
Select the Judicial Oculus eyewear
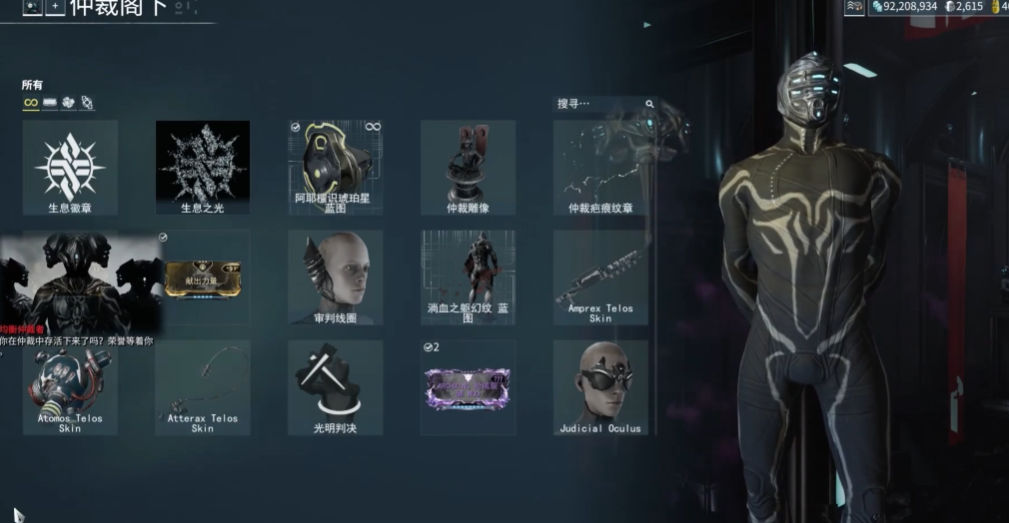[x=600, y=388]
